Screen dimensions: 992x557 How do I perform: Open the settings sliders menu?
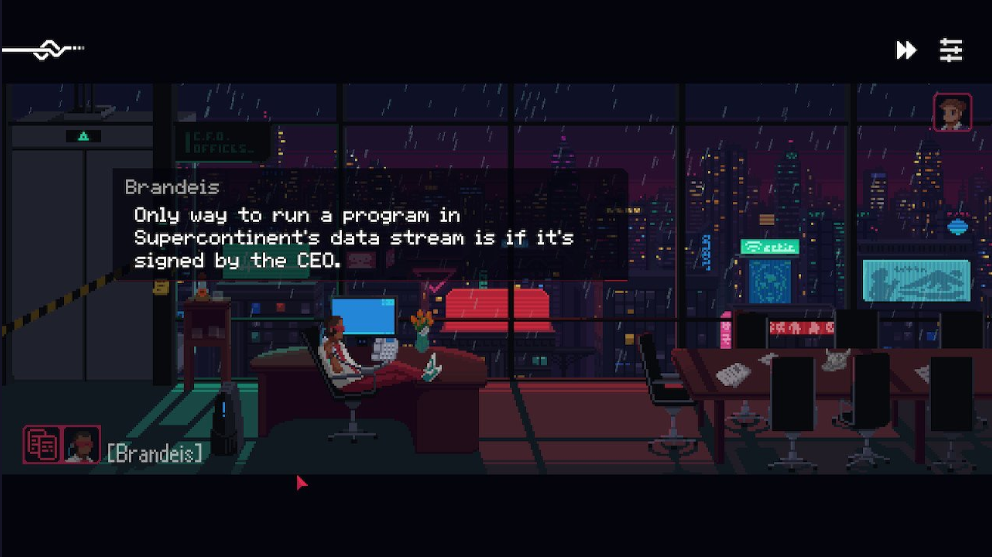[x=951, y=50]
